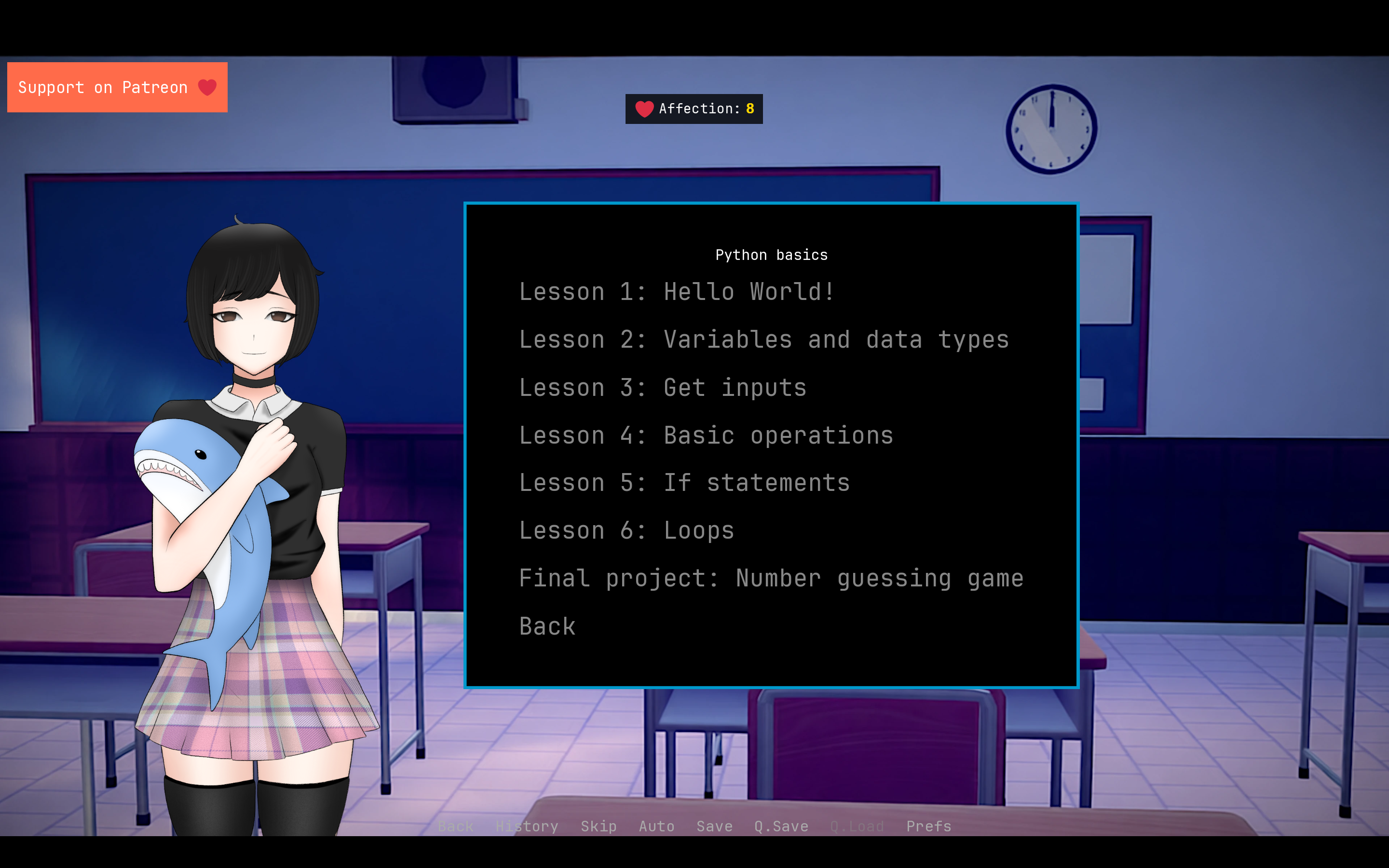Screen dimensions: 1389x868
Task: Click Back to leave the Python basics menu
Action: (546, 626)
